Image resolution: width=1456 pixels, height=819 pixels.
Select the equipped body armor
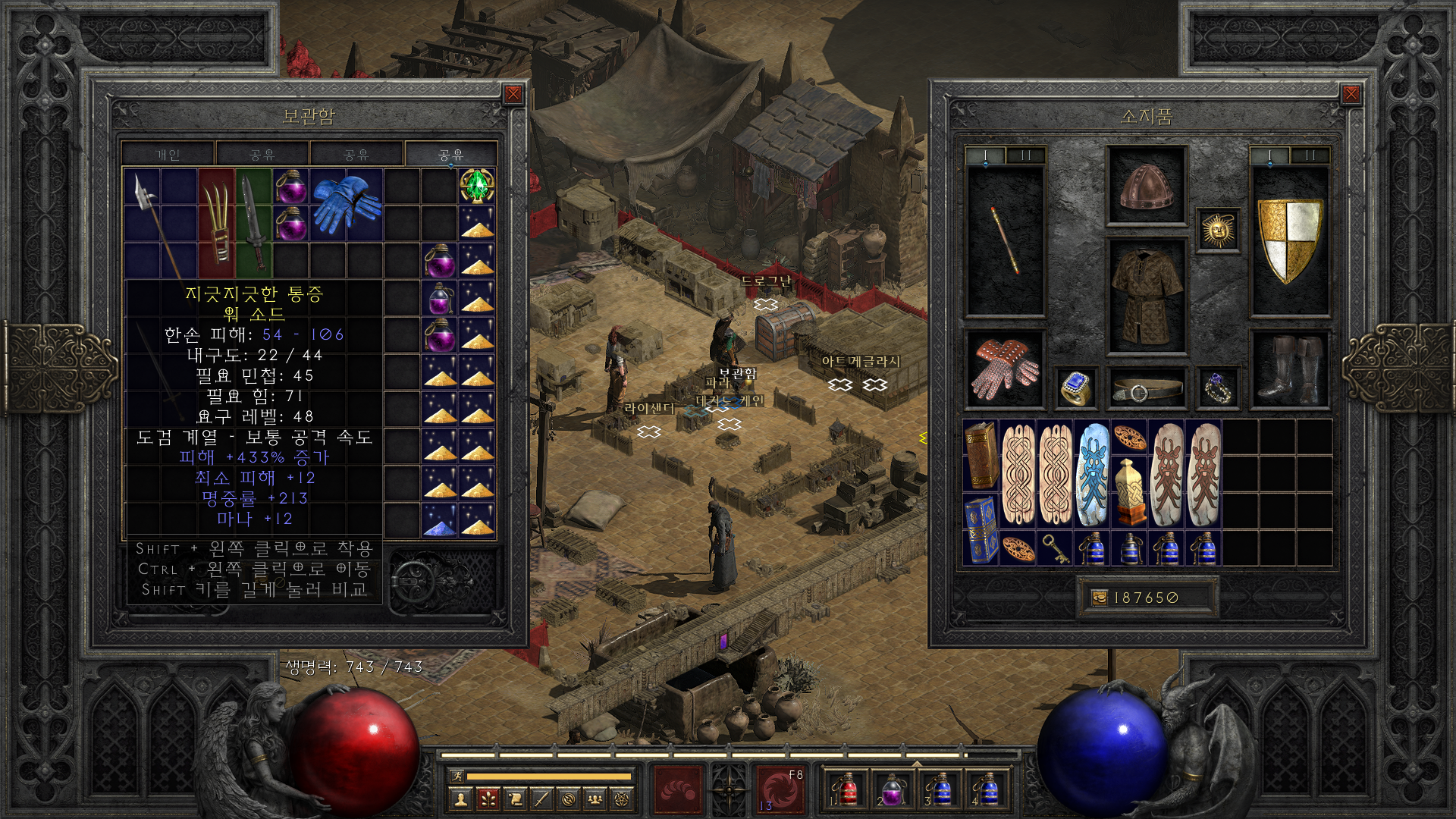[1146, 297]
